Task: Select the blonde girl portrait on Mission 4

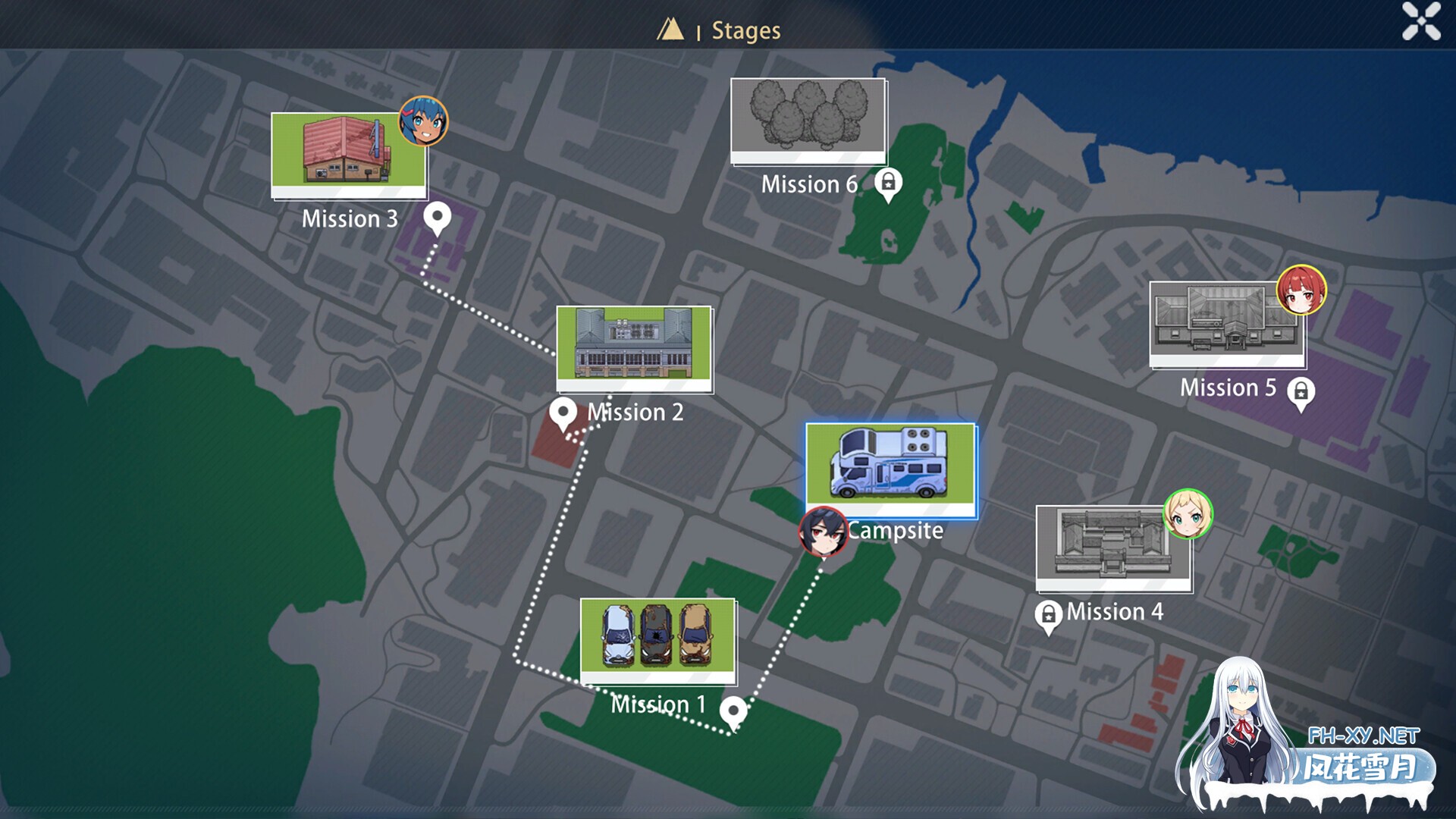Action: pos(1188,514)
